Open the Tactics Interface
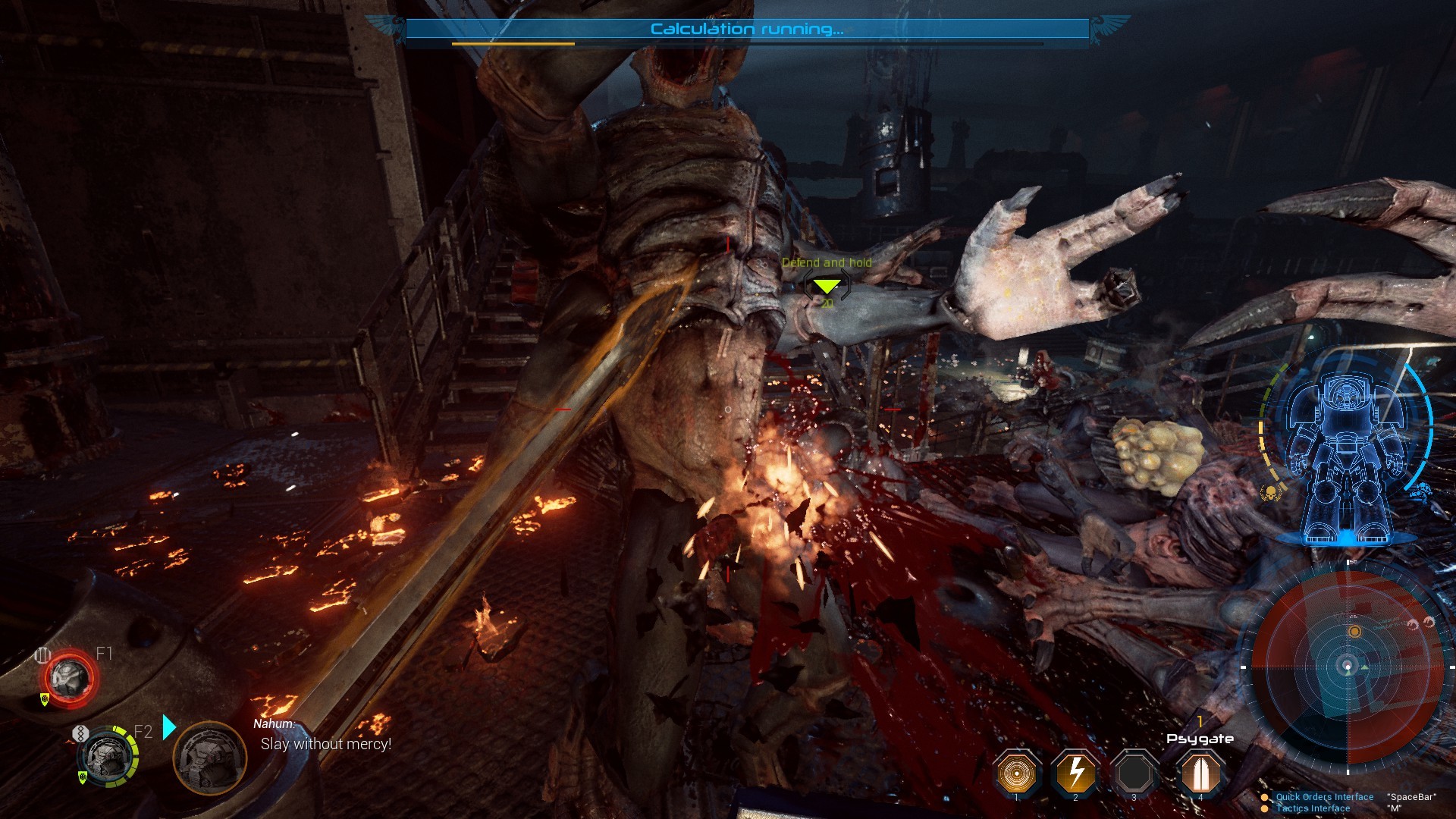Image resolution: width=1456 pixels, height=819 pixels. tap(1313, 808)
